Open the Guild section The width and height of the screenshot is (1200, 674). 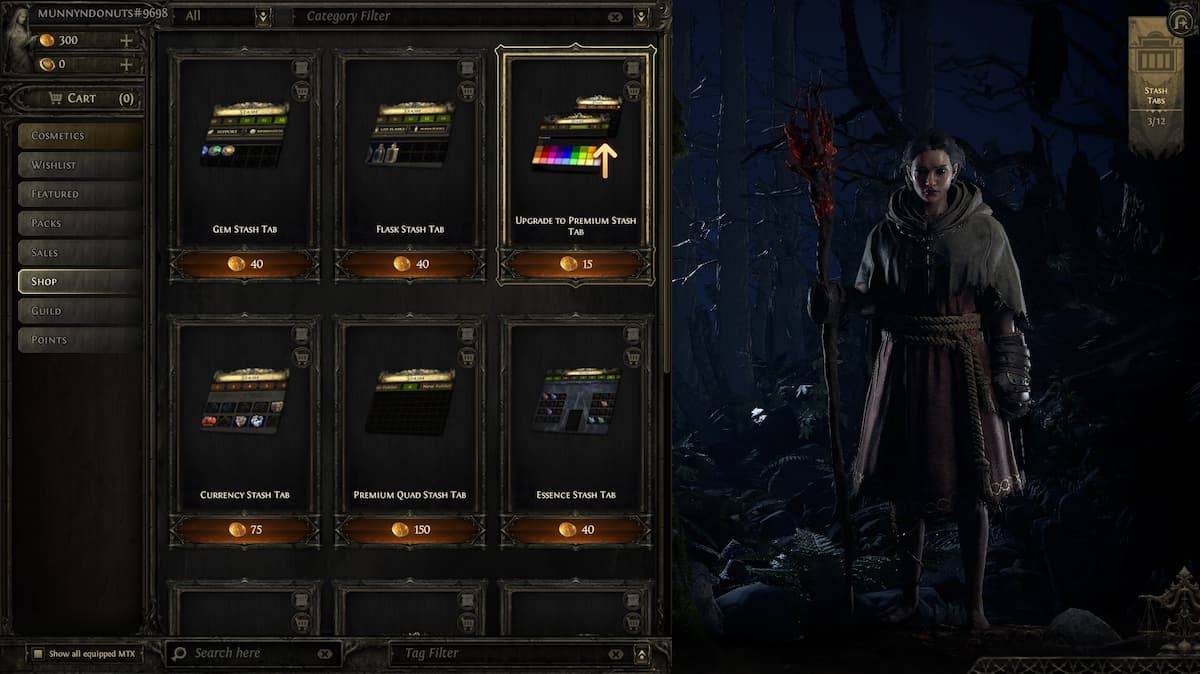[x=78, y=311]
